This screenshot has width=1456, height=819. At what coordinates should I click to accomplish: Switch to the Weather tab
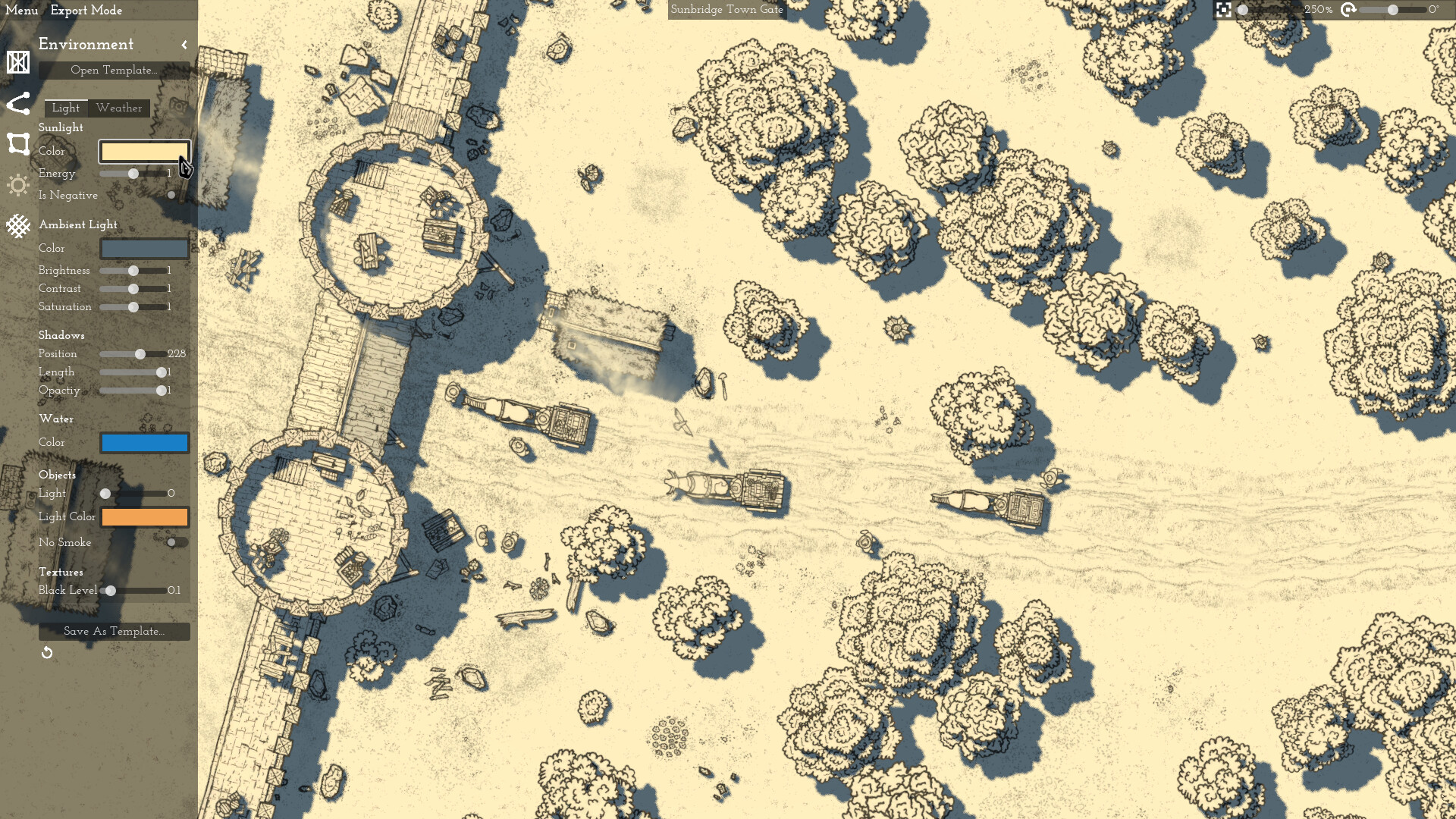(x=119, y=108)
